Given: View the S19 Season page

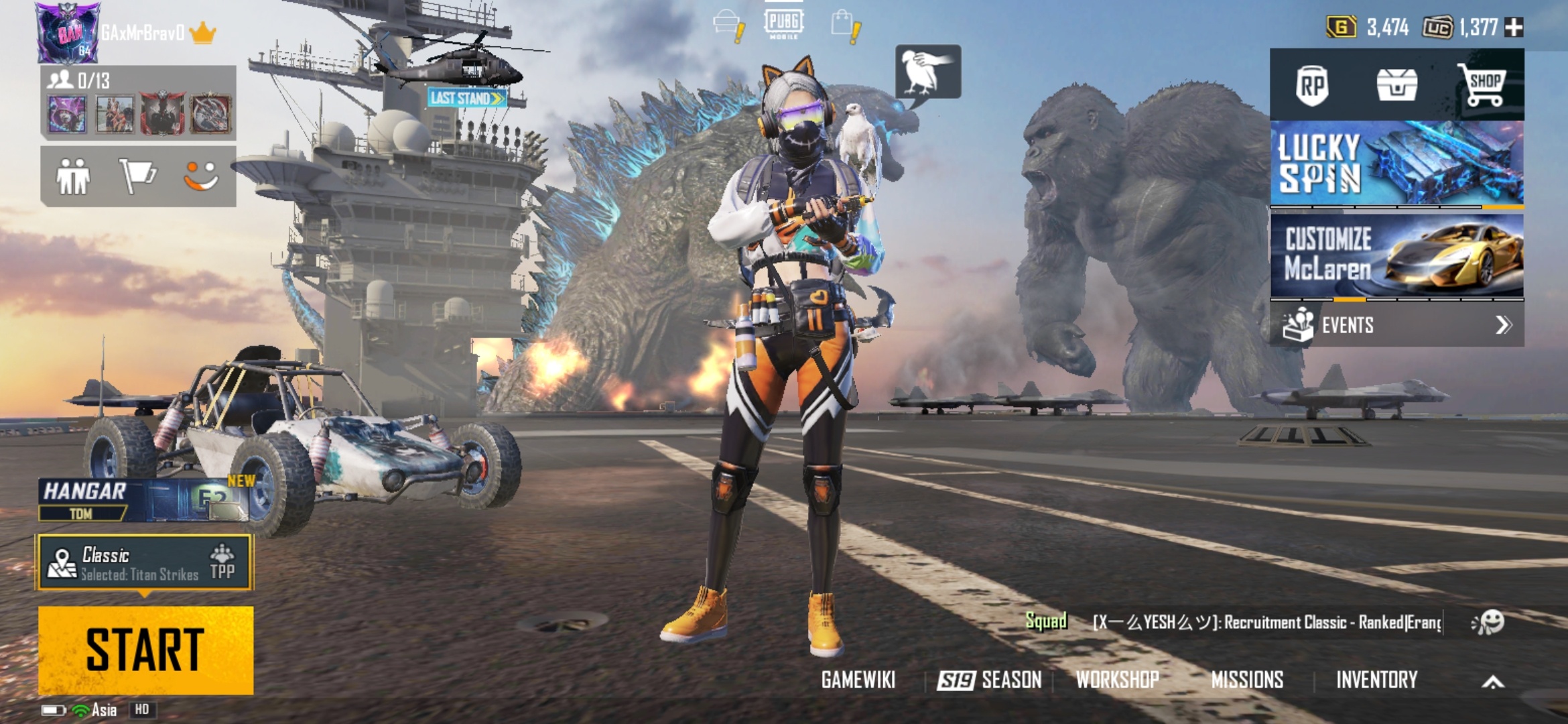Looking at the screenshot, I should click(990, 680).
